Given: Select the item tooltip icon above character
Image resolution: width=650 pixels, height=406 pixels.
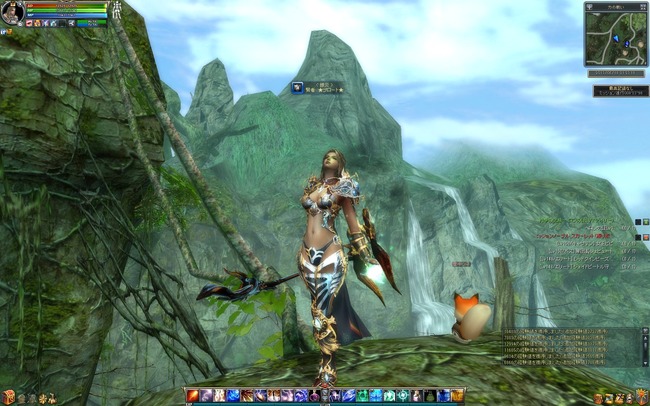Looking at the screenshot, I should pos(298,88).
